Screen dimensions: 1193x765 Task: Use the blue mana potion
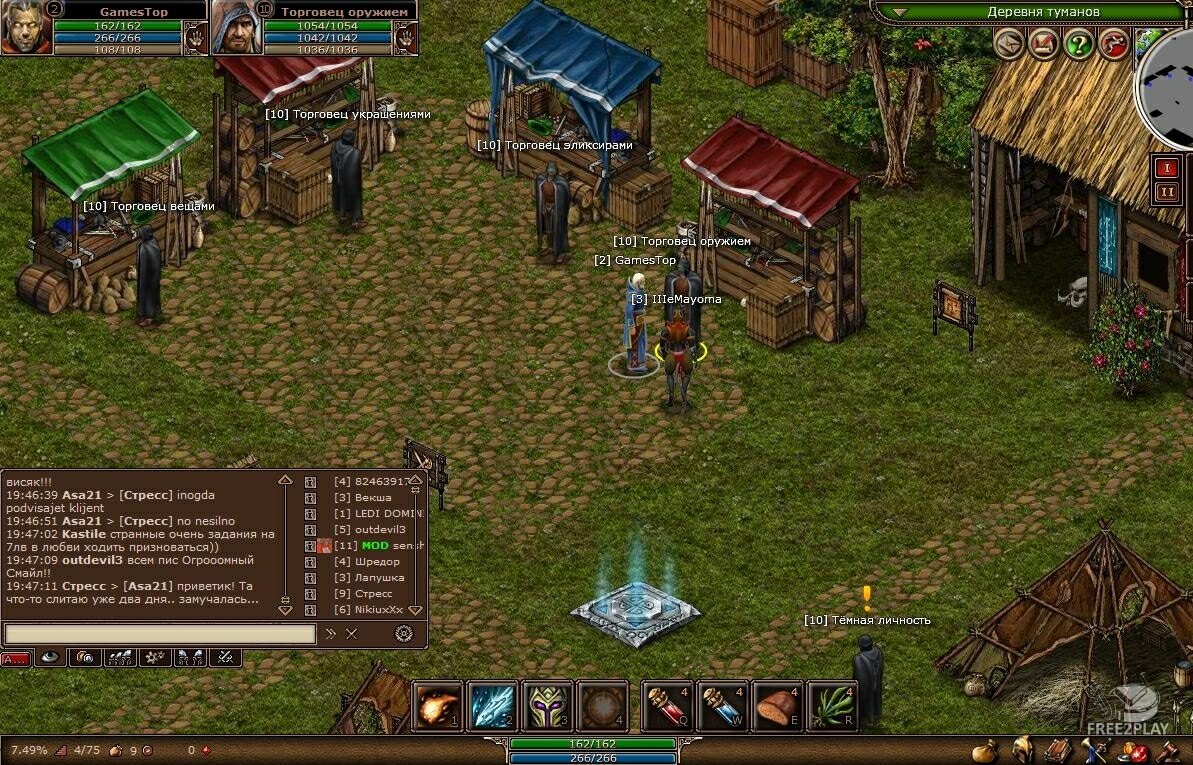[x=721, y=706]
